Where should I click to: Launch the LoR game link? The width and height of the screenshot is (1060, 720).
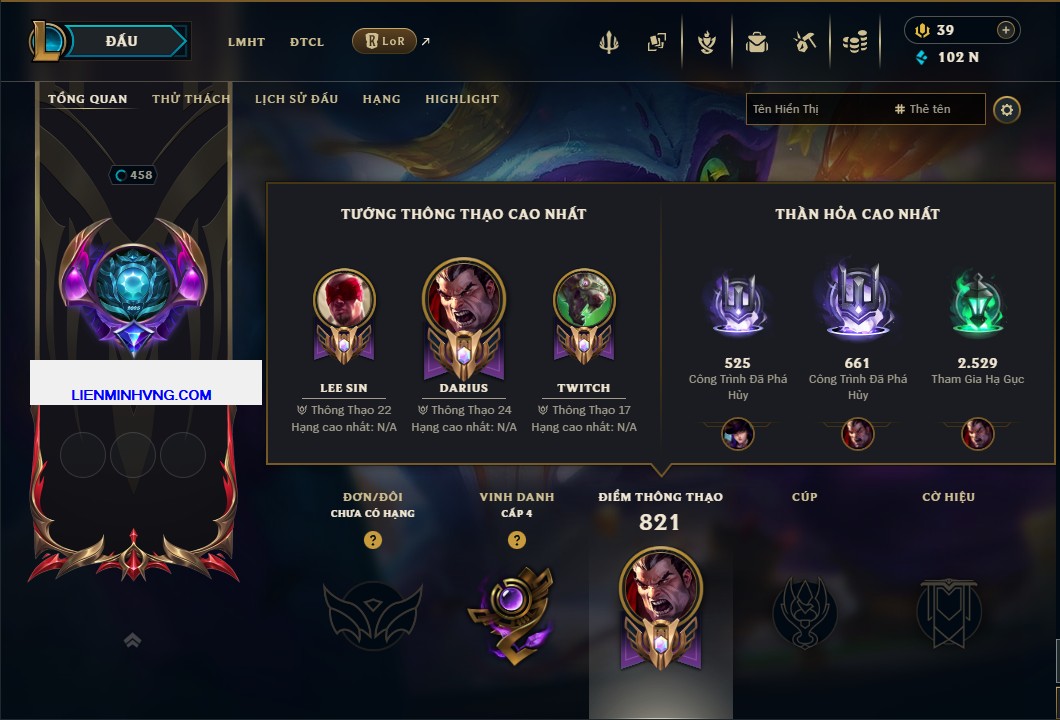click(x=385, y=41)
